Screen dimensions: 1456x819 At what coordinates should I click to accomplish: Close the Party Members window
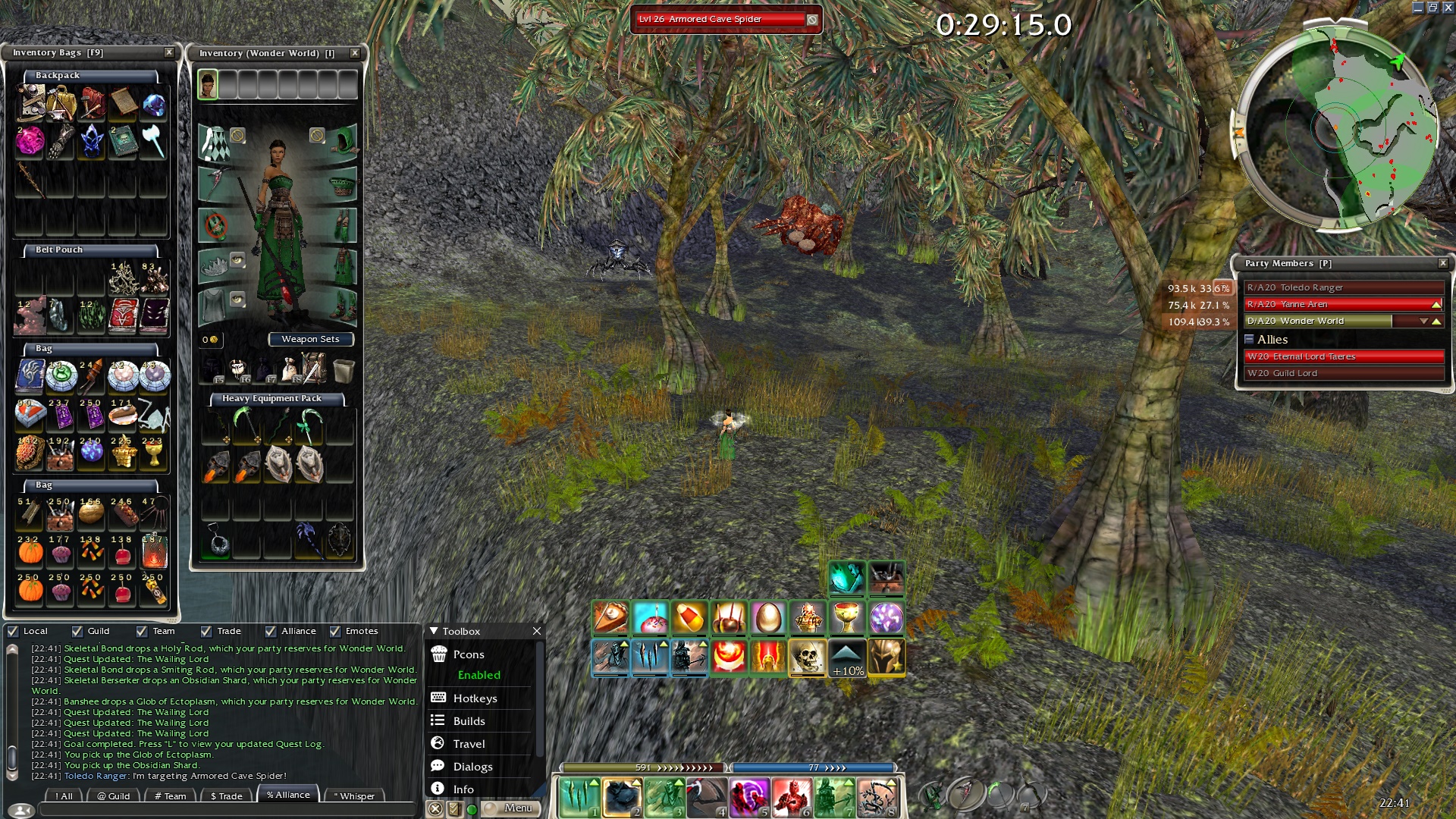1443,263
